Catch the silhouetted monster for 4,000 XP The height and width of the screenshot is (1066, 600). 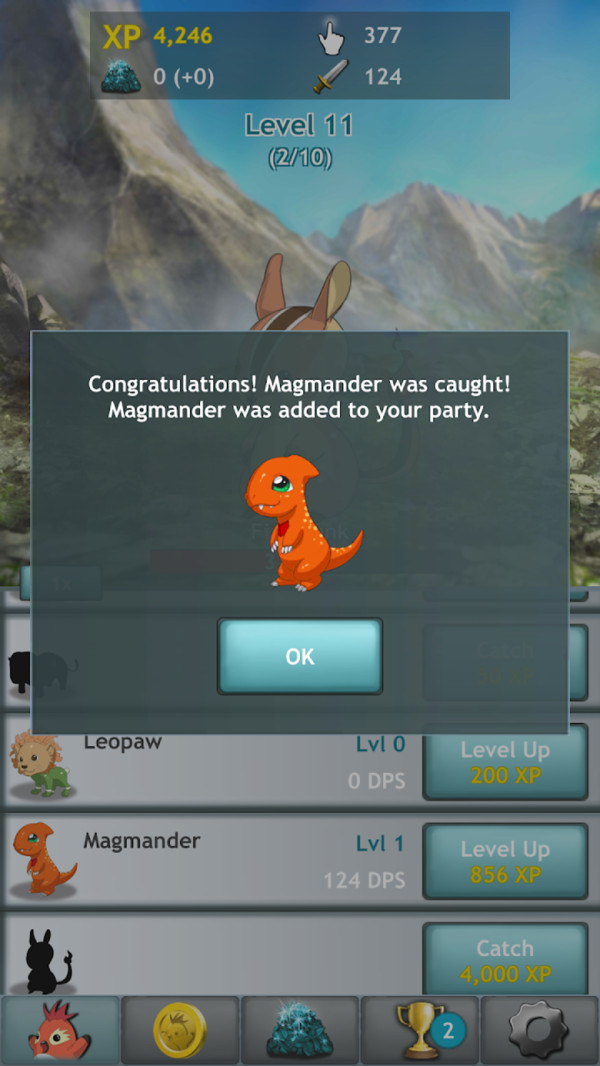coord(505,960)
